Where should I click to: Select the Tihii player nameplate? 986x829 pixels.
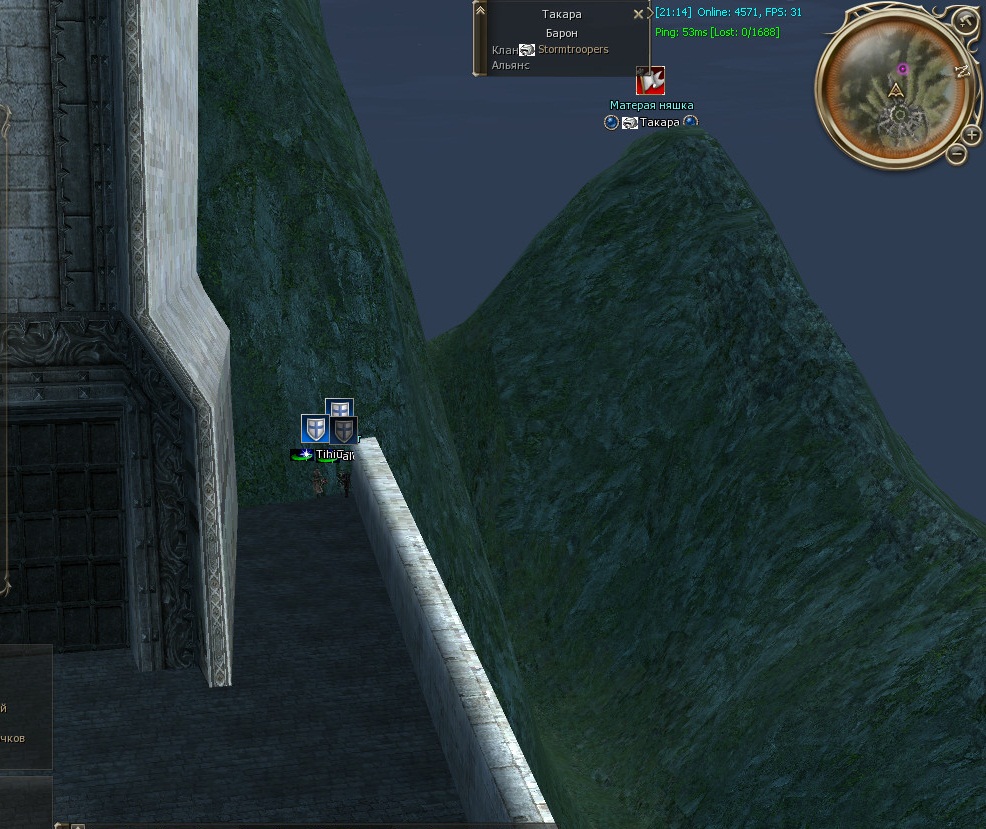[327, 455]
